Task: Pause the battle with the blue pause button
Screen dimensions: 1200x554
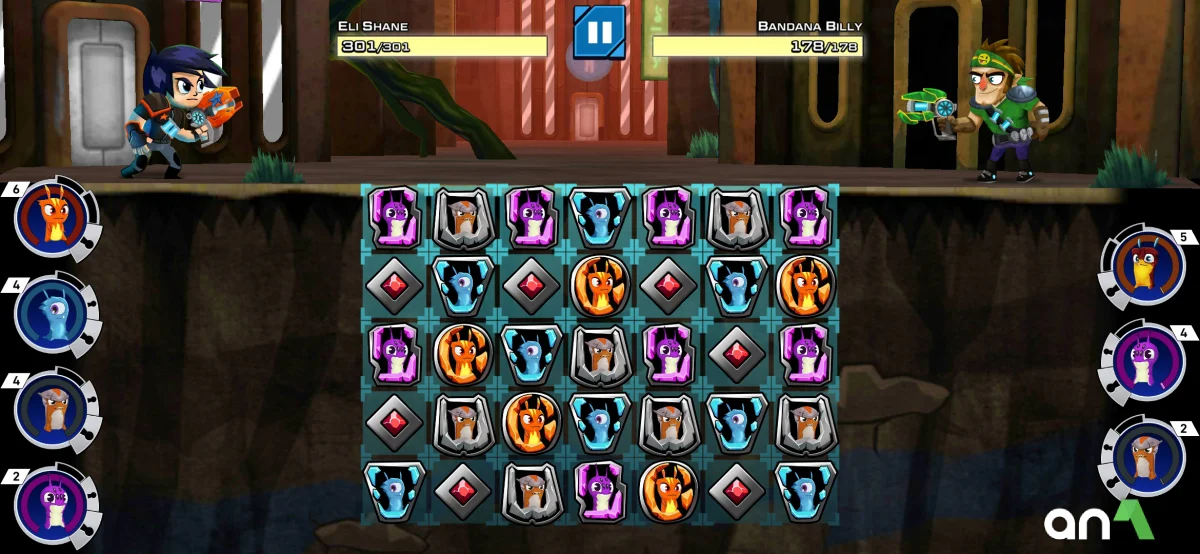Action: pos(599,32)
